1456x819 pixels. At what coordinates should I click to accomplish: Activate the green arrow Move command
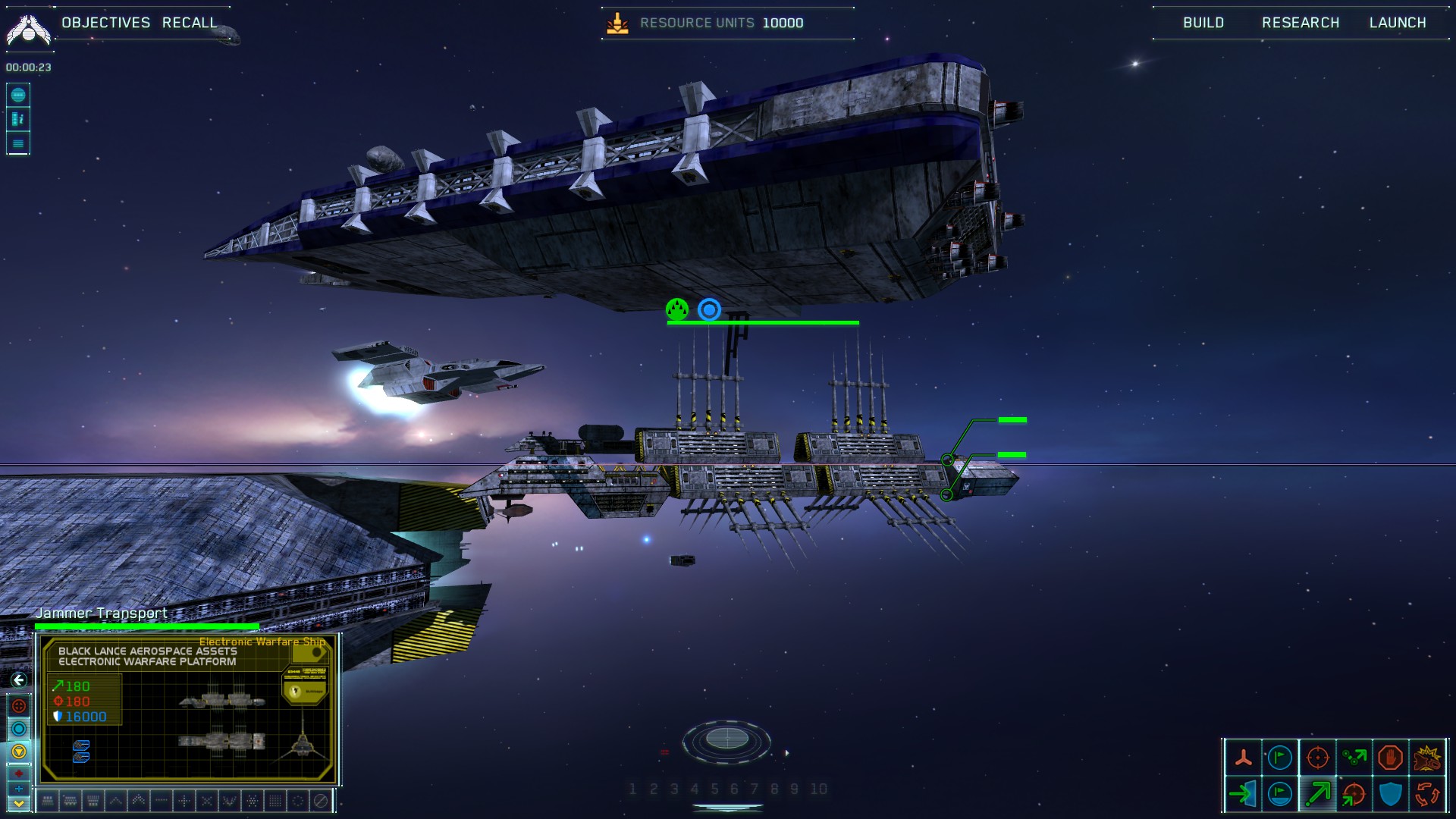click(x=1317, y=794)
